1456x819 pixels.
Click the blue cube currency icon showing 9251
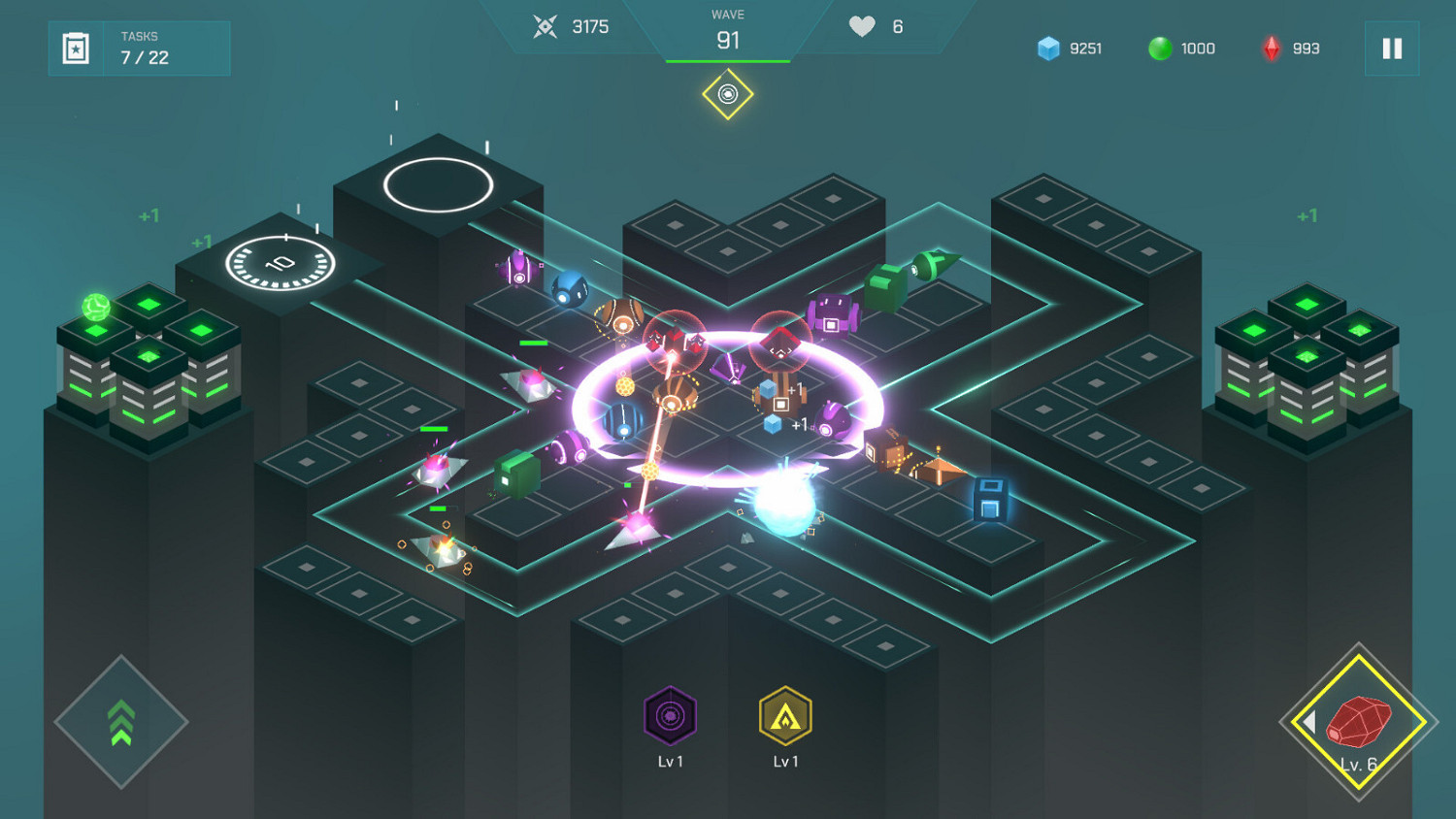(1049, 49)
